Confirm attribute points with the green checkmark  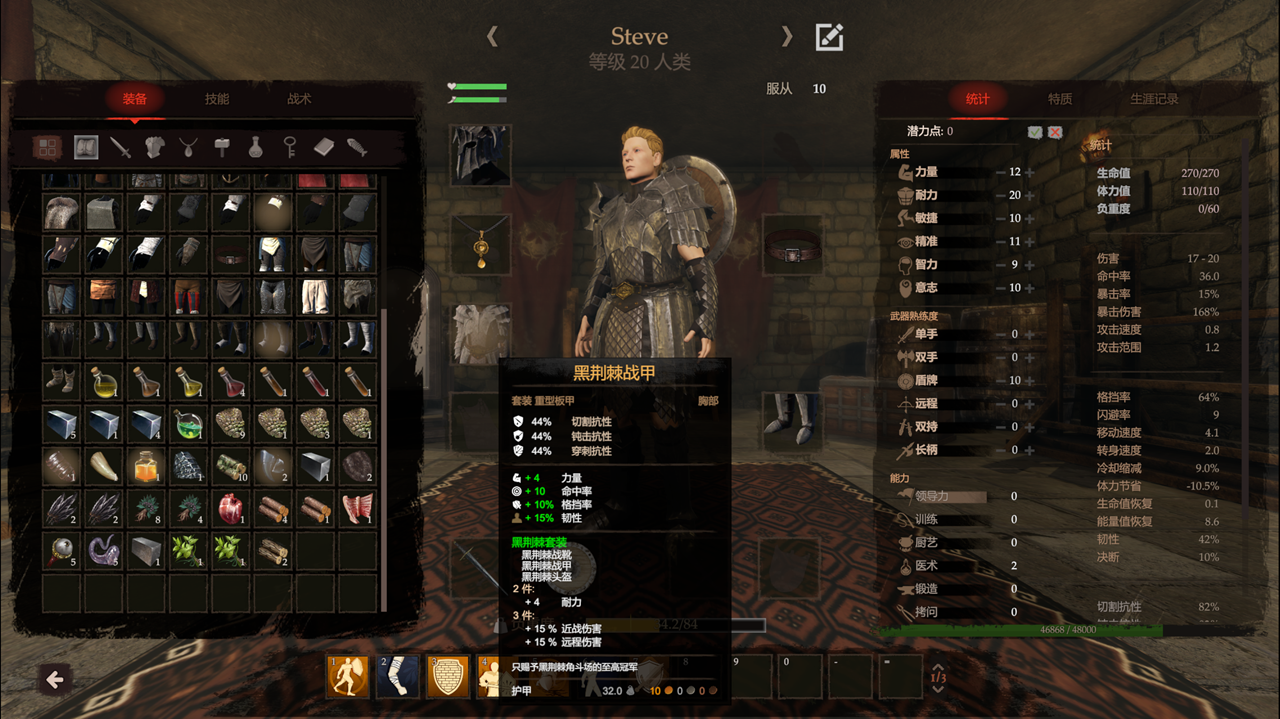(1036, 131)
